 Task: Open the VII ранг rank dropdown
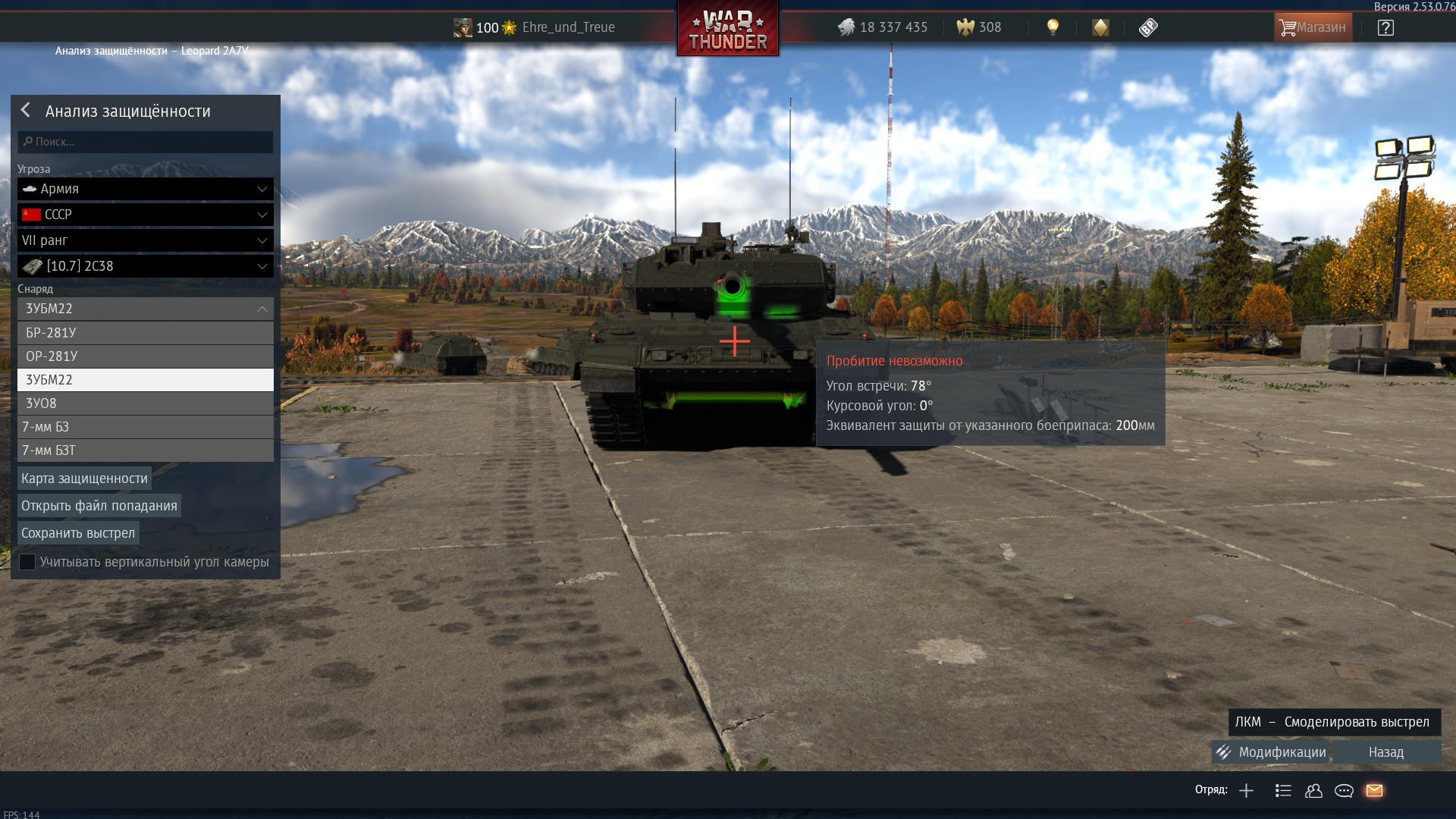(x=146, y=240)
